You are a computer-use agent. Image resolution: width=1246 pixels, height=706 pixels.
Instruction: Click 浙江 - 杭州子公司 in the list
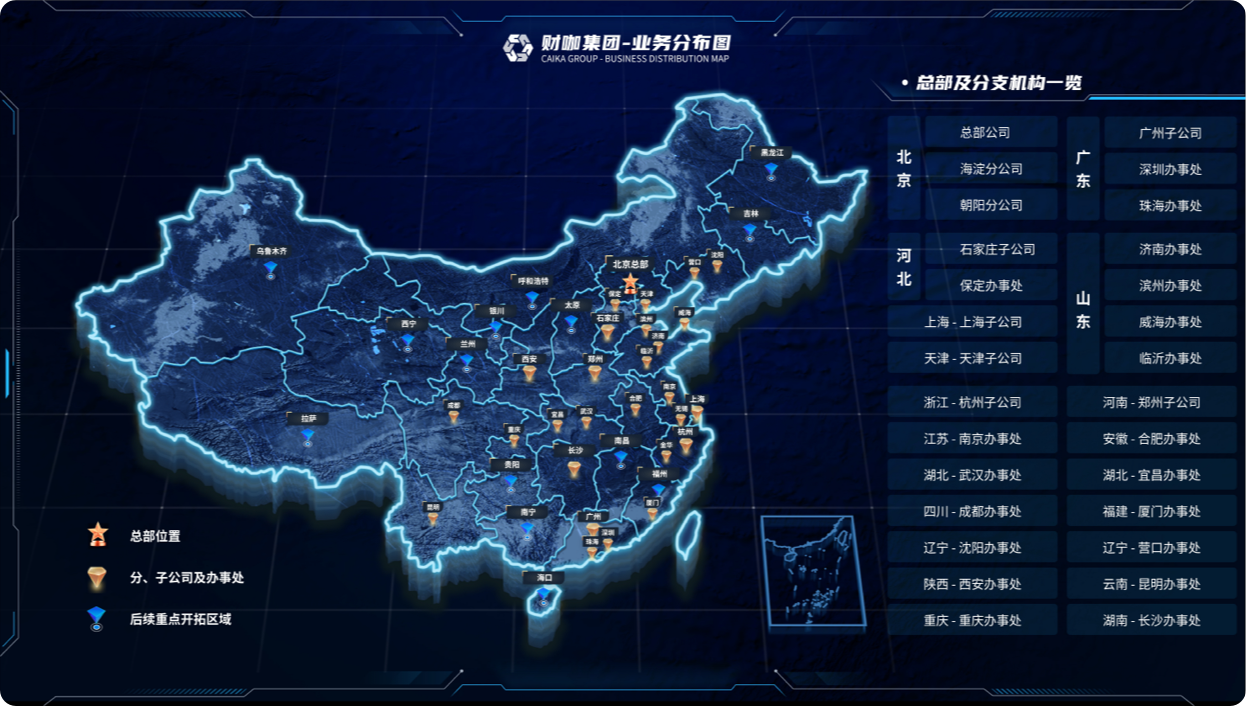click(973, 402)
